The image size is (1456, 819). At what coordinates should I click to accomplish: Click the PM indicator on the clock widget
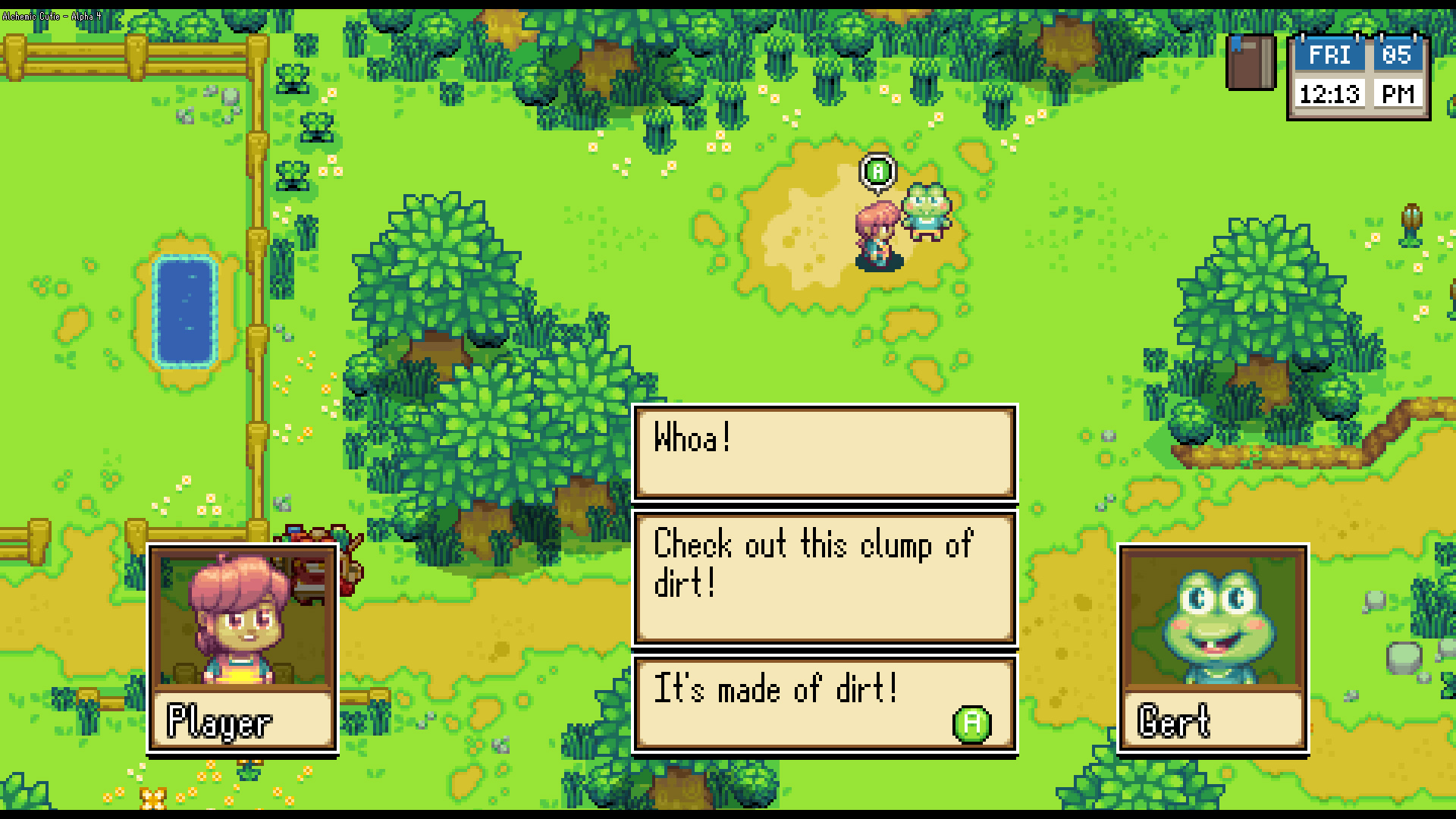[1398, 94]
